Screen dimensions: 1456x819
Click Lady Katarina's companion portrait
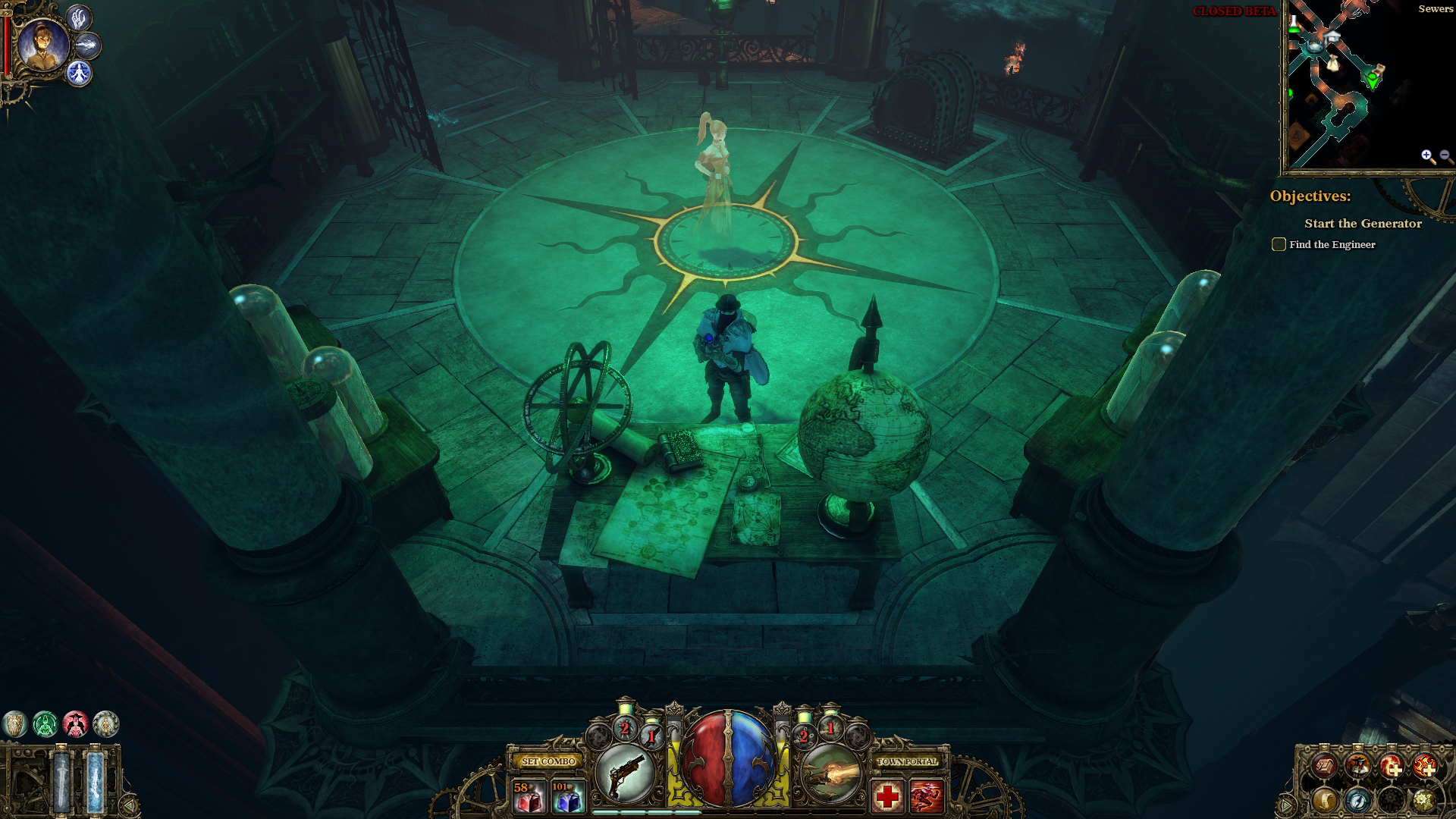tap(42, 45)
